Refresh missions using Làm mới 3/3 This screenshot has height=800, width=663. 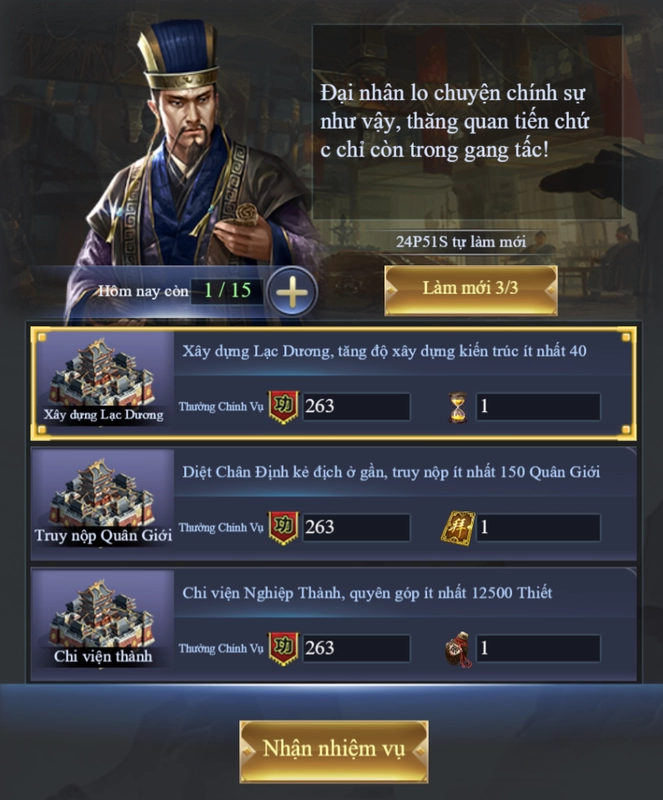click(470, 289)
